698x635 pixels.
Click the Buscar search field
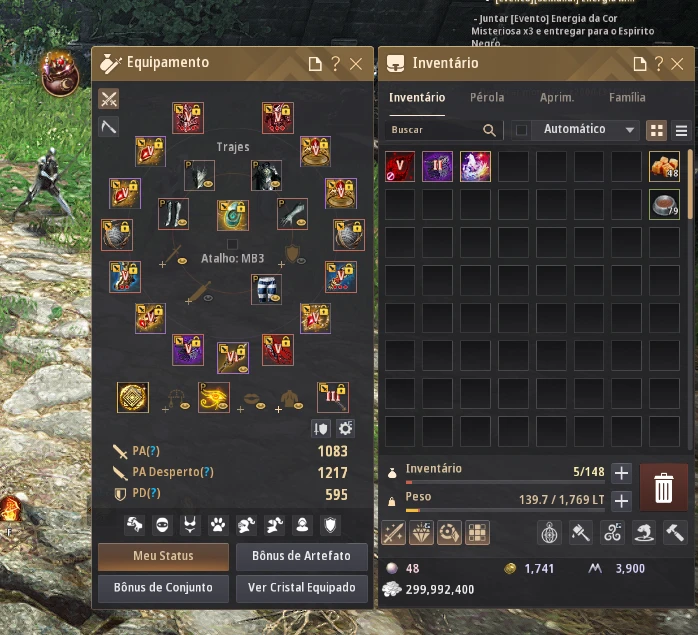(x=435, y=130)
